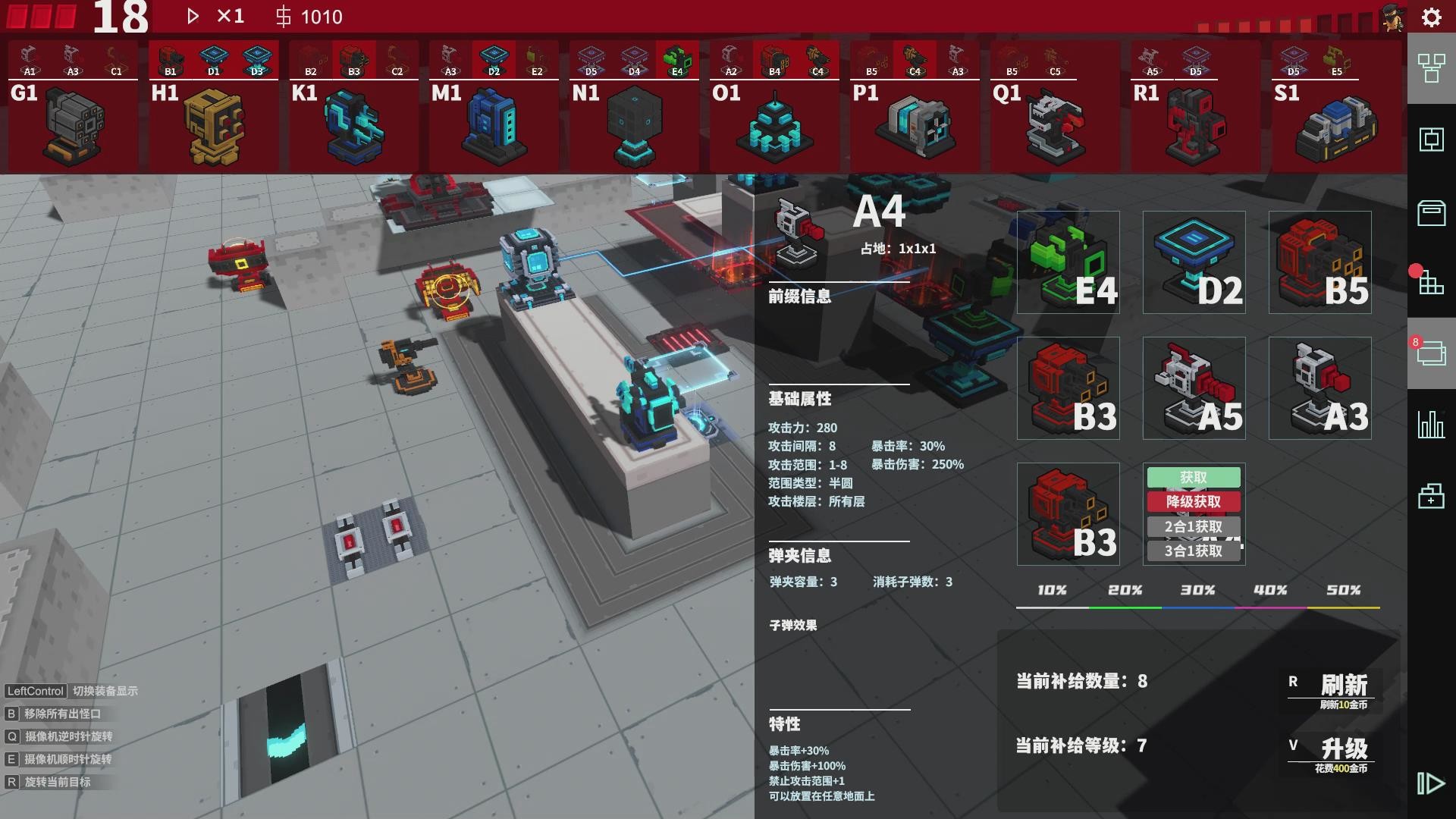Screen dimensions: 1456x819
Task: Select the 2合1获取 merge option
Action: point(1194,526)
